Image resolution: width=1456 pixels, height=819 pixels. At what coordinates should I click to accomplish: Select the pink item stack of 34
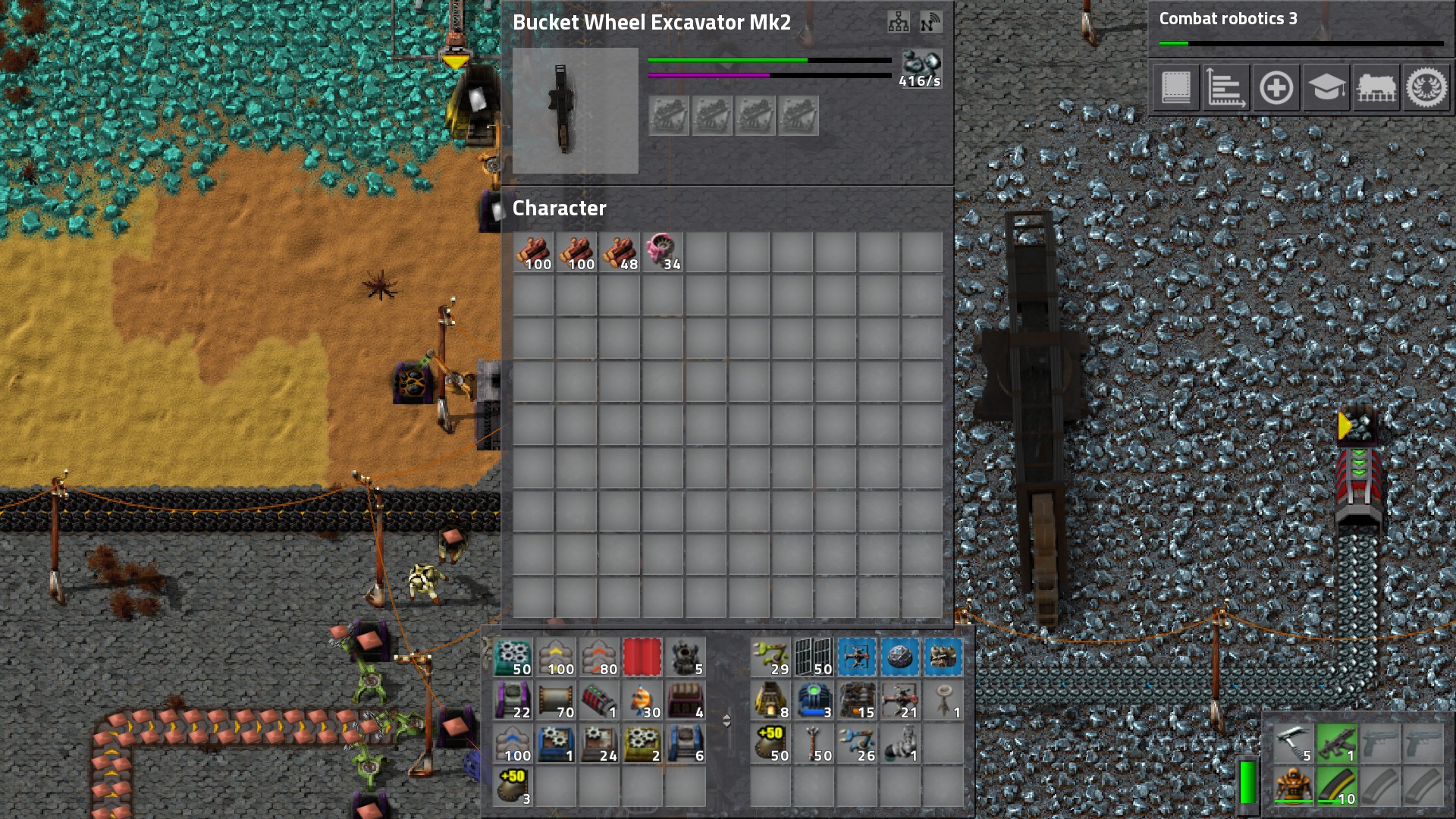(x=663, y=252)
